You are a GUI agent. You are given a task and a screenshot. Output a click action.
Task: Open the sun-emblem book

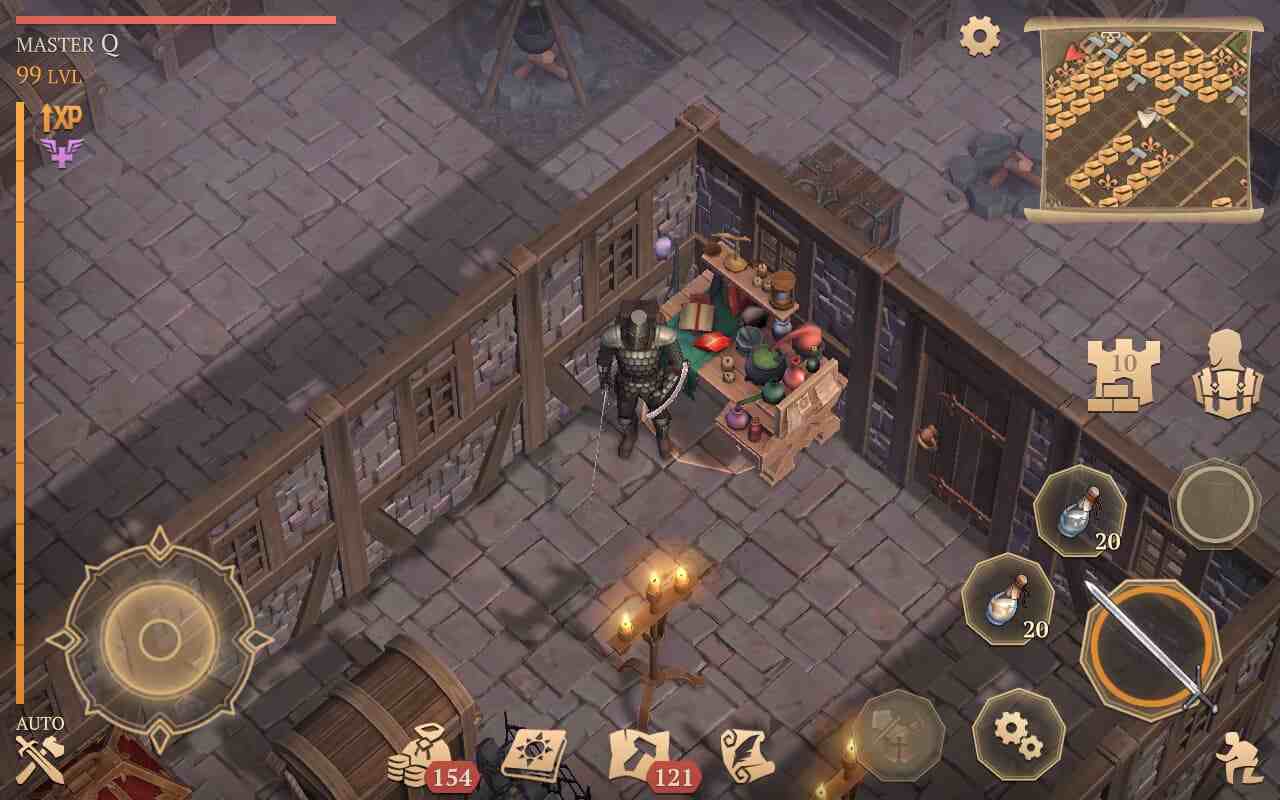[534, 753]
